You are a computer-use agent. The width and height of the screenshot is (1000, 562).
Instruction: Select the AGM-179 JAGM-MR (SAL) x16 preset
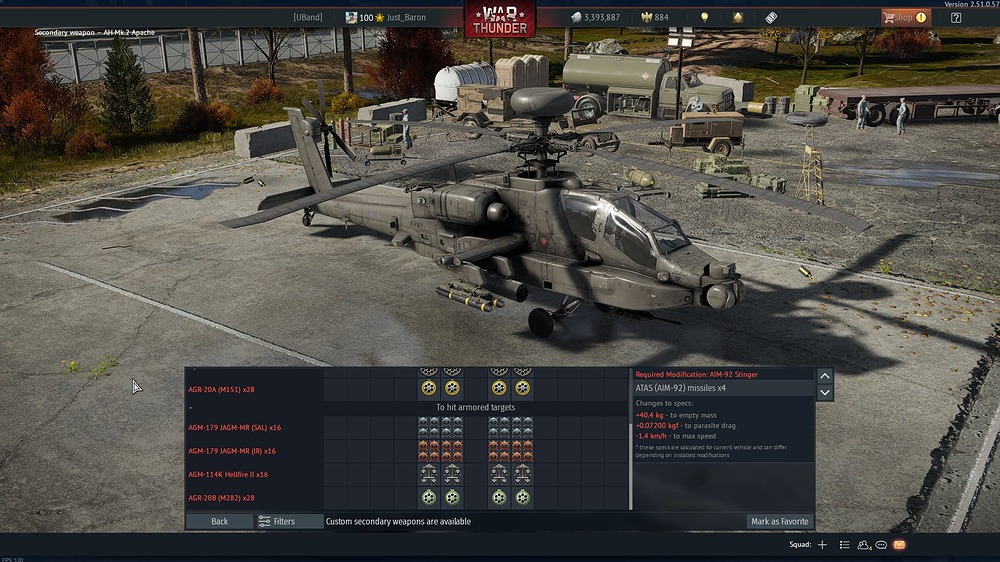click(x=233, y=428)
